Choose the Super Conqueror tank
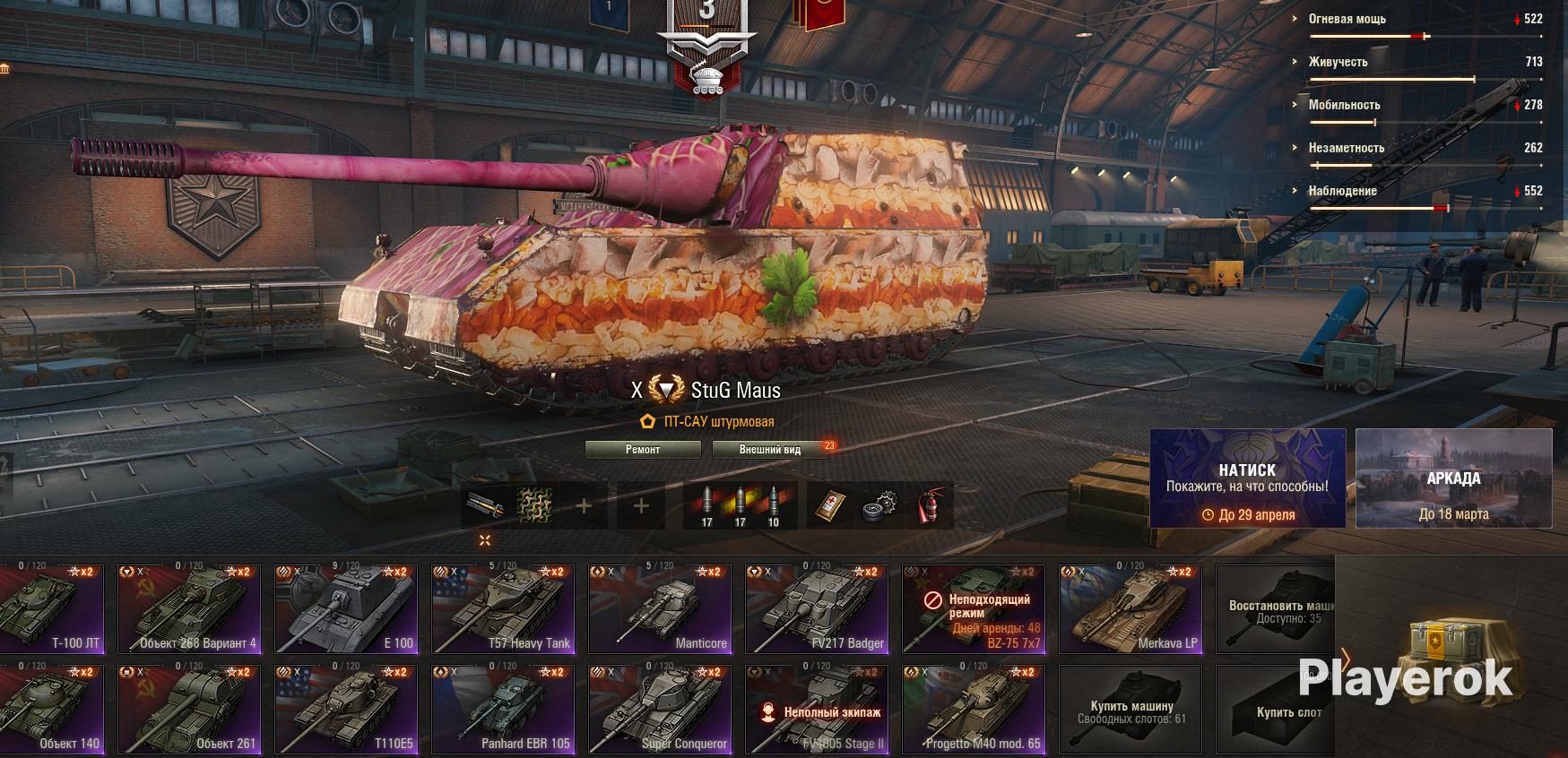 660,709
